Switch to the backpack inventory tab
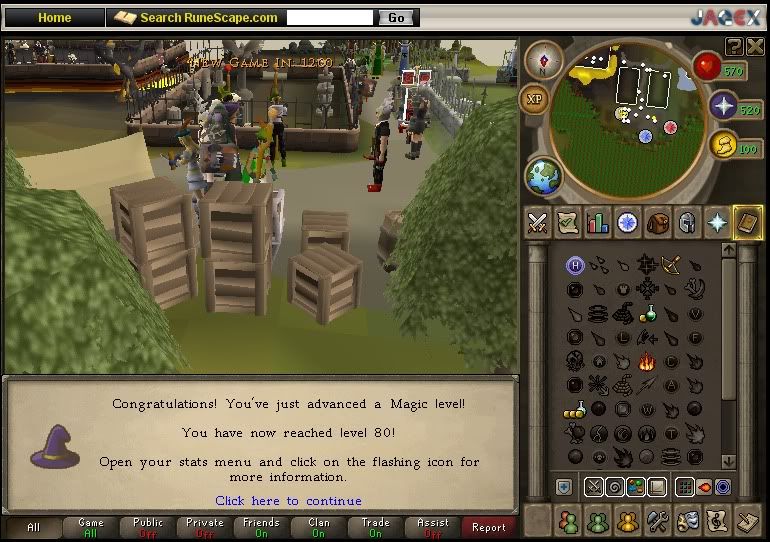Image resolution: width=770 pixels, height=542 pixels. coord(657,223)
